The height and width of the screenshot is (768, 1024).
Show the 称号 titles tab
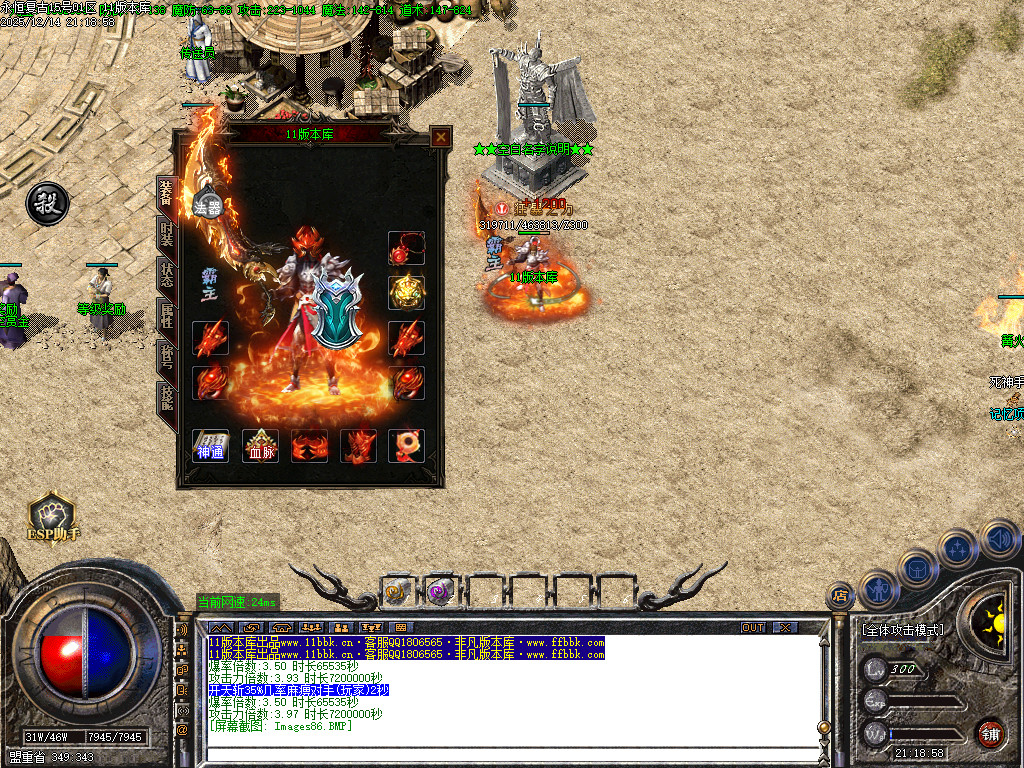pos(167,357)
